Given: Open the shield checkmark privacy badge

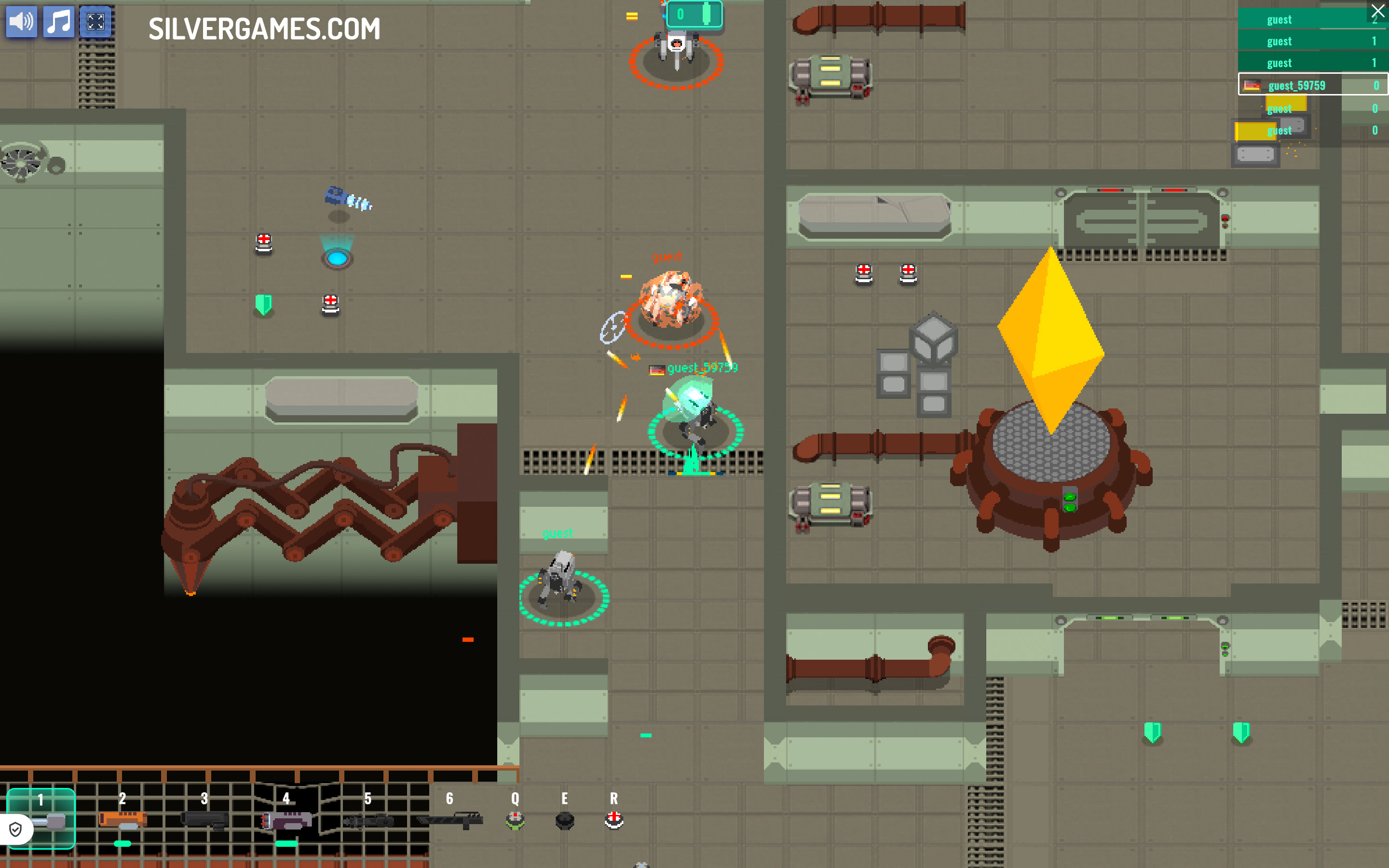Looking at the screenshot, I should pyautogui.click(x=15, y=829).
